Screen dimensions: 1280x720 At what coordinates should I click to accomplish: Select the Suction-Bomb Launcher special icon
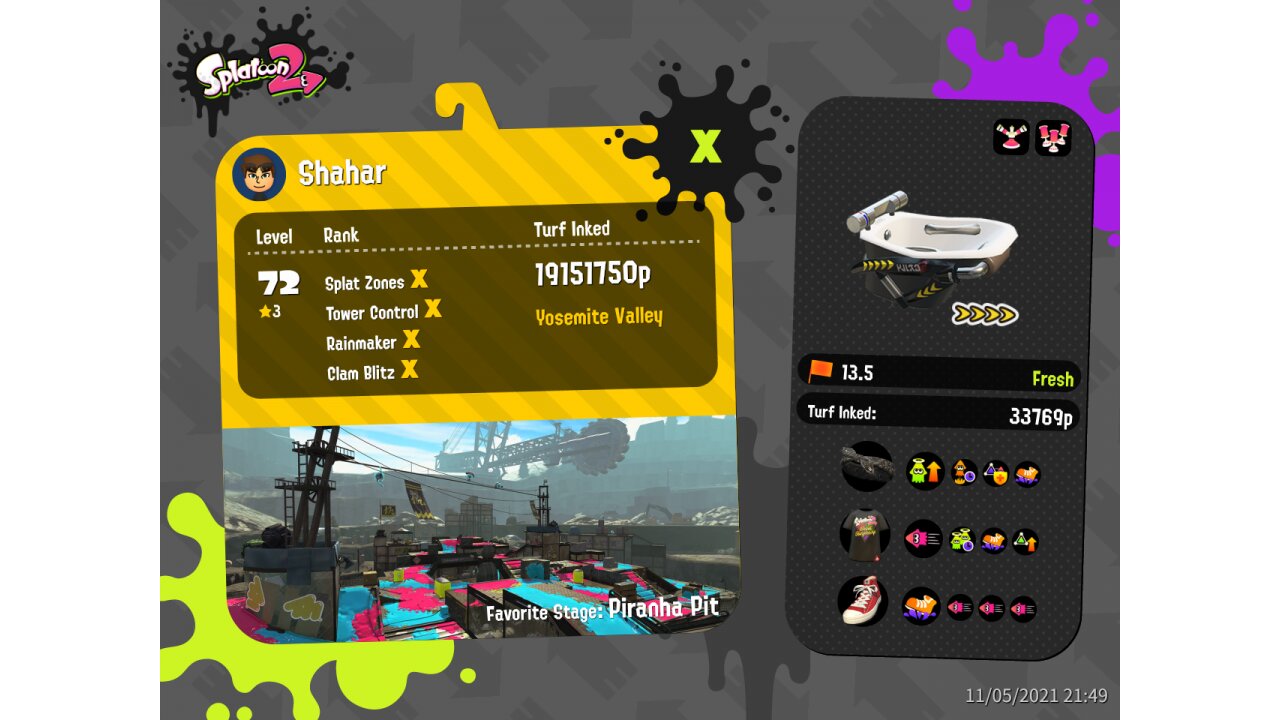pyautogui.click(x=1052, y=137)
